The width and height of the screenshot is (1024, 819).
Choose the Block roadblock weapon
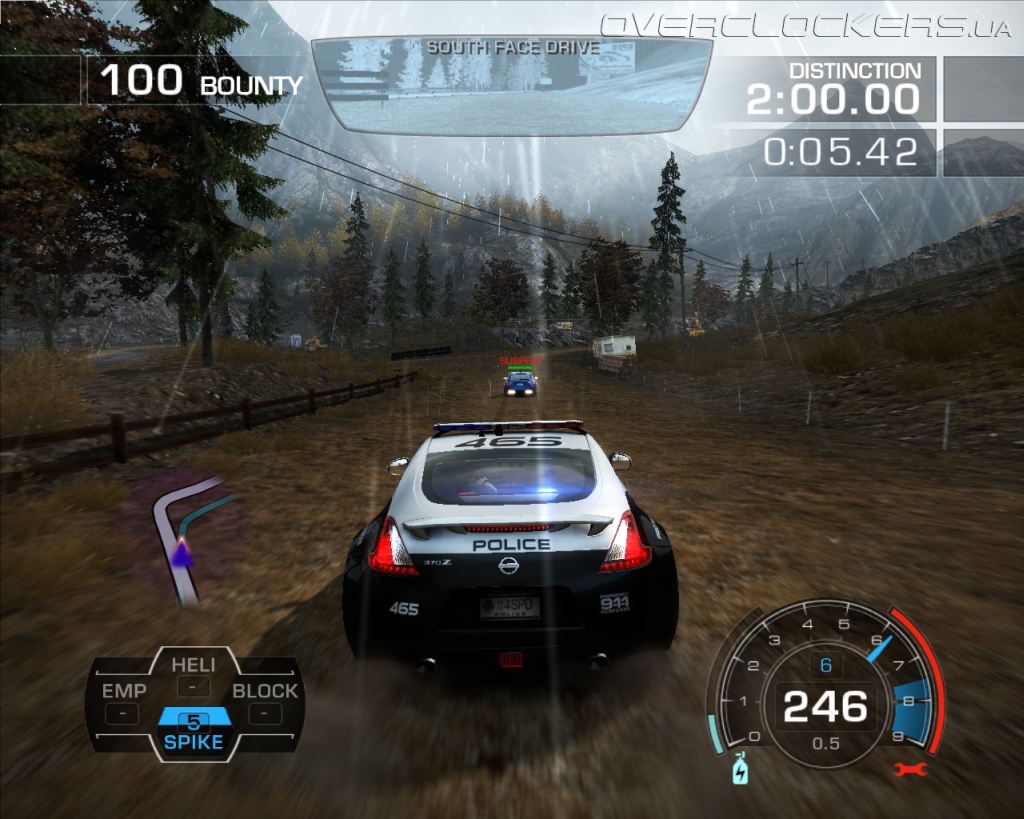point(265,701)
